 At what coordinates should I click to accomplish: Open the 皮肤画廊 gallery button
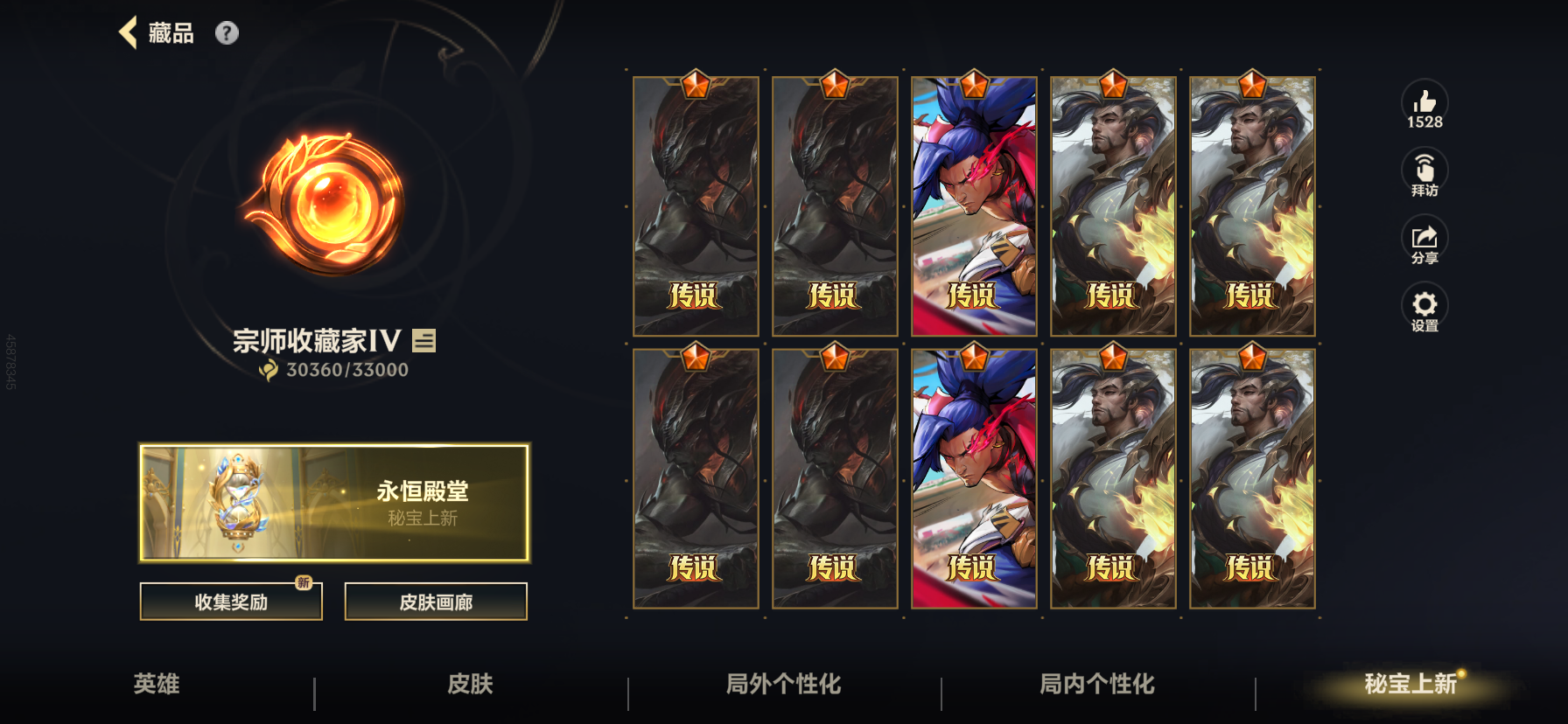point(436,602)
